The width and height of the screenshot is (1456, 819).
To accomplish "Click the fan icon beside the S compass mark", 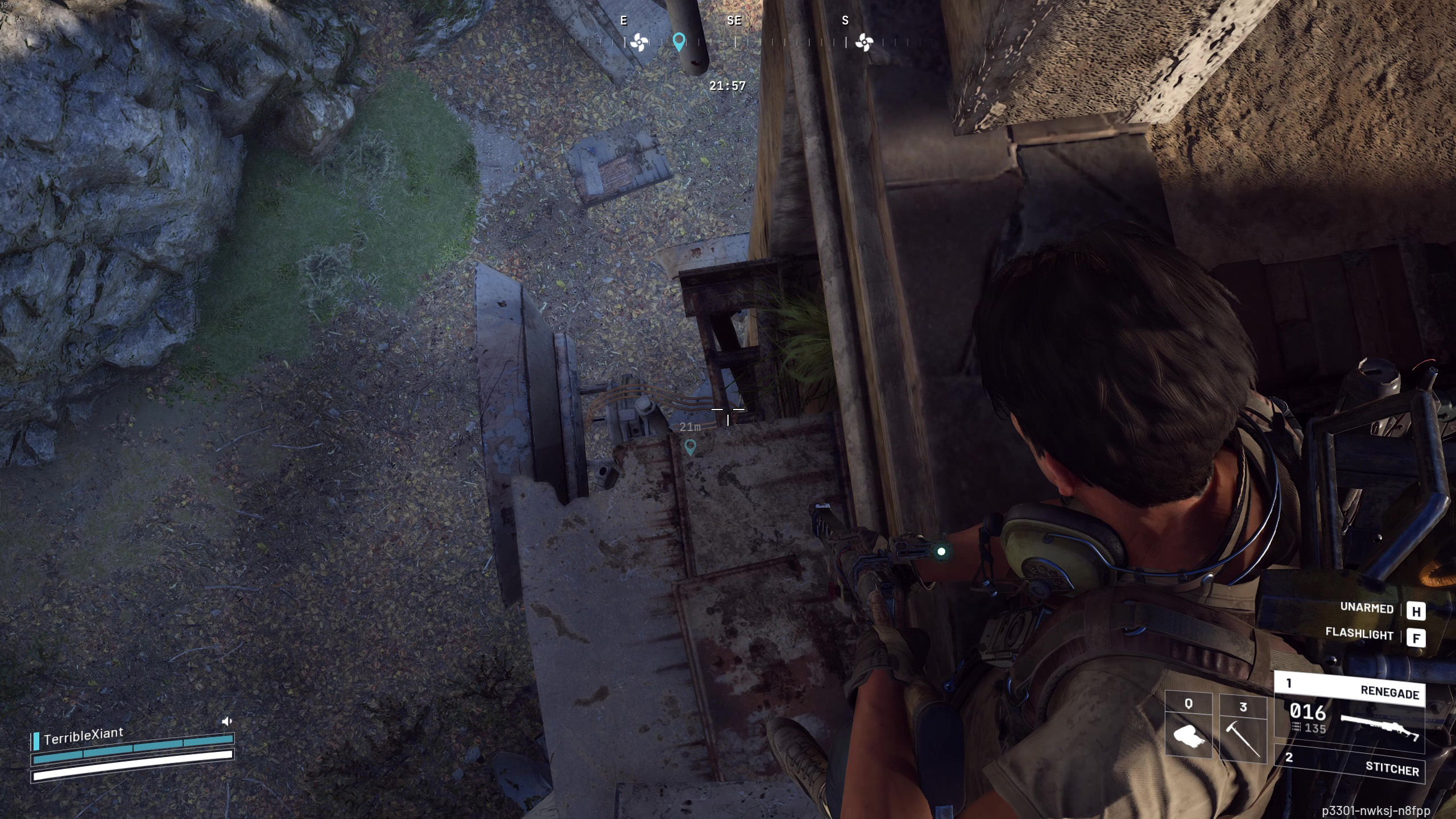I will pyautogui.click(x=864, y=42).
